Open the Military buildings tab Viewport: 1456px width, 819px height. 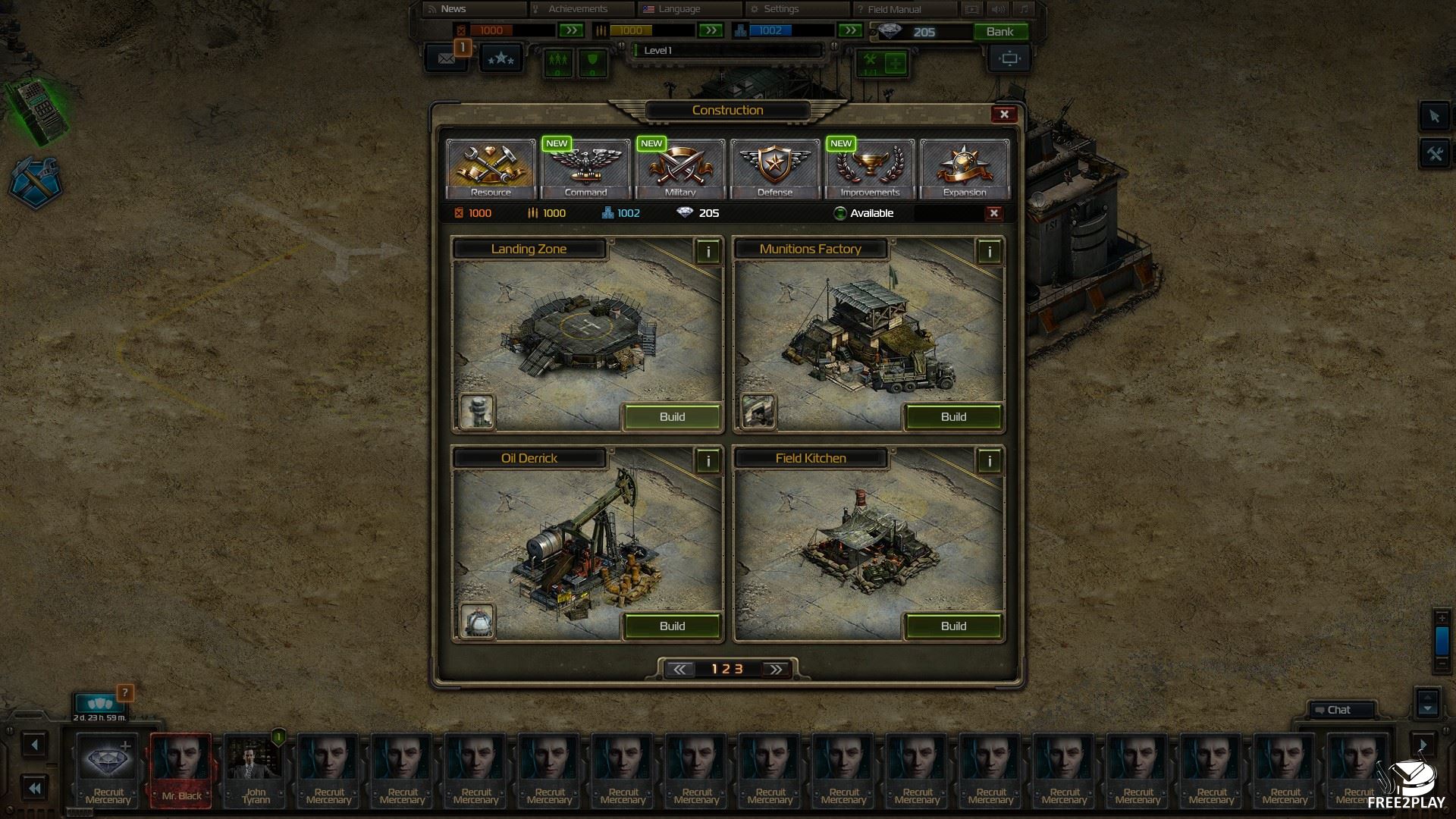coord(680,168)
